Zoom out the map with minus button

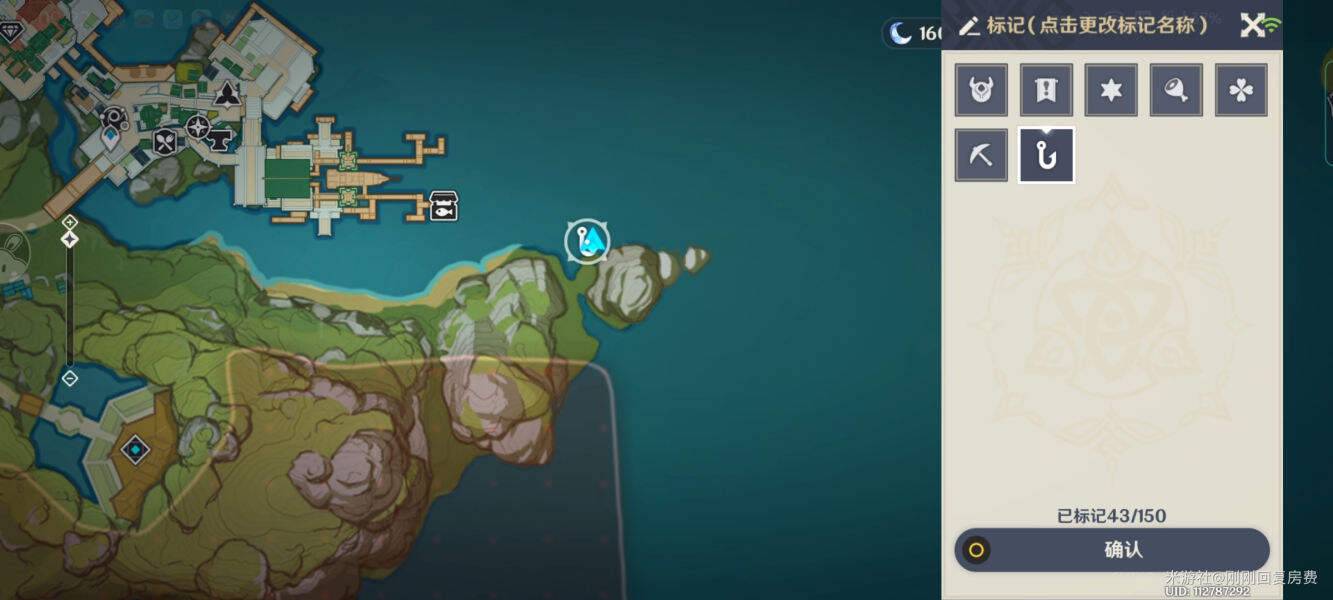coord(69,378)
